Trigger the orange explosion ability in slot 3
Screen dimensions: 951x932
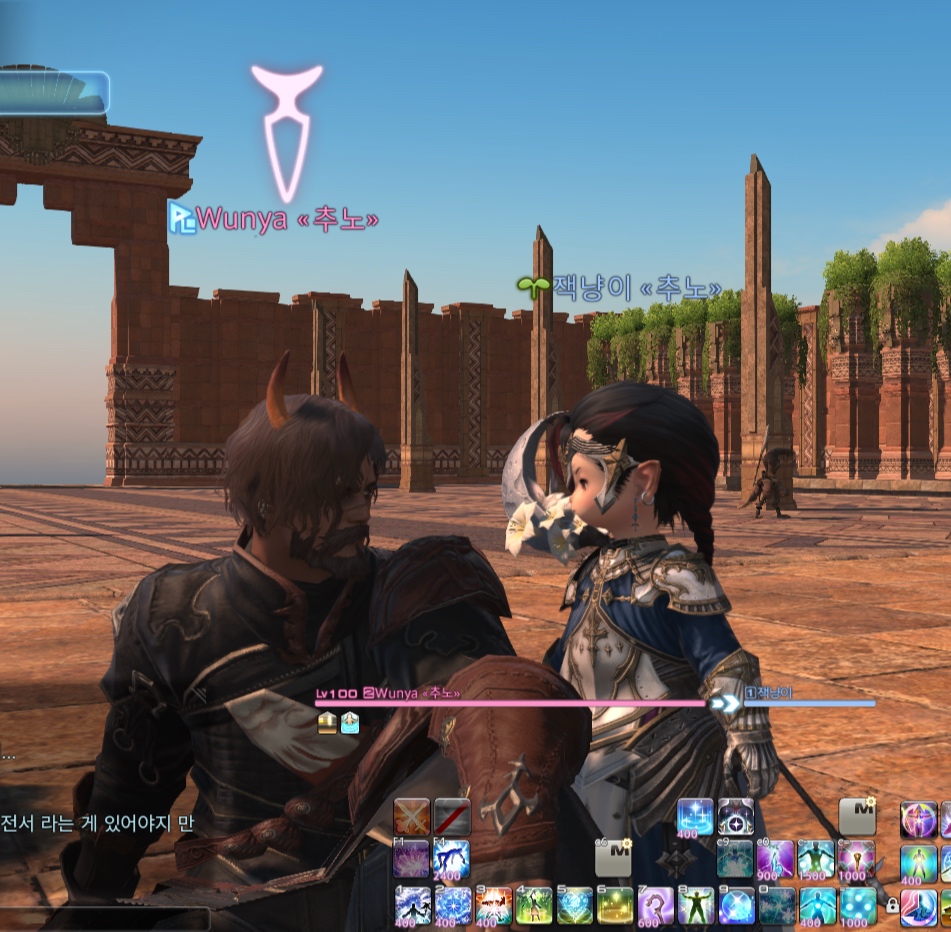point(493,905)
